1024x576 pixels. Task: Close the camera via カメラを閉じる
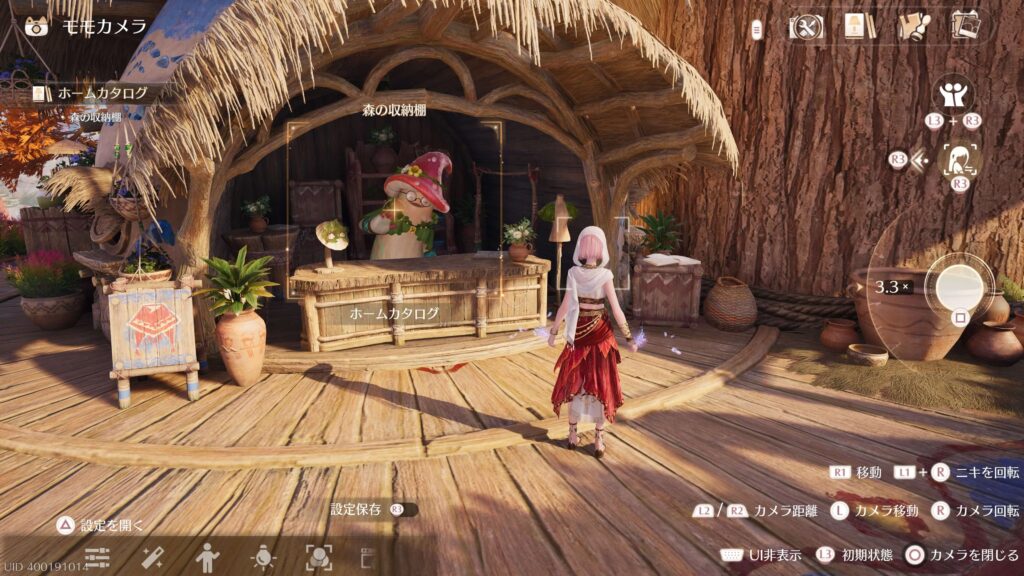tap(962, 555)
